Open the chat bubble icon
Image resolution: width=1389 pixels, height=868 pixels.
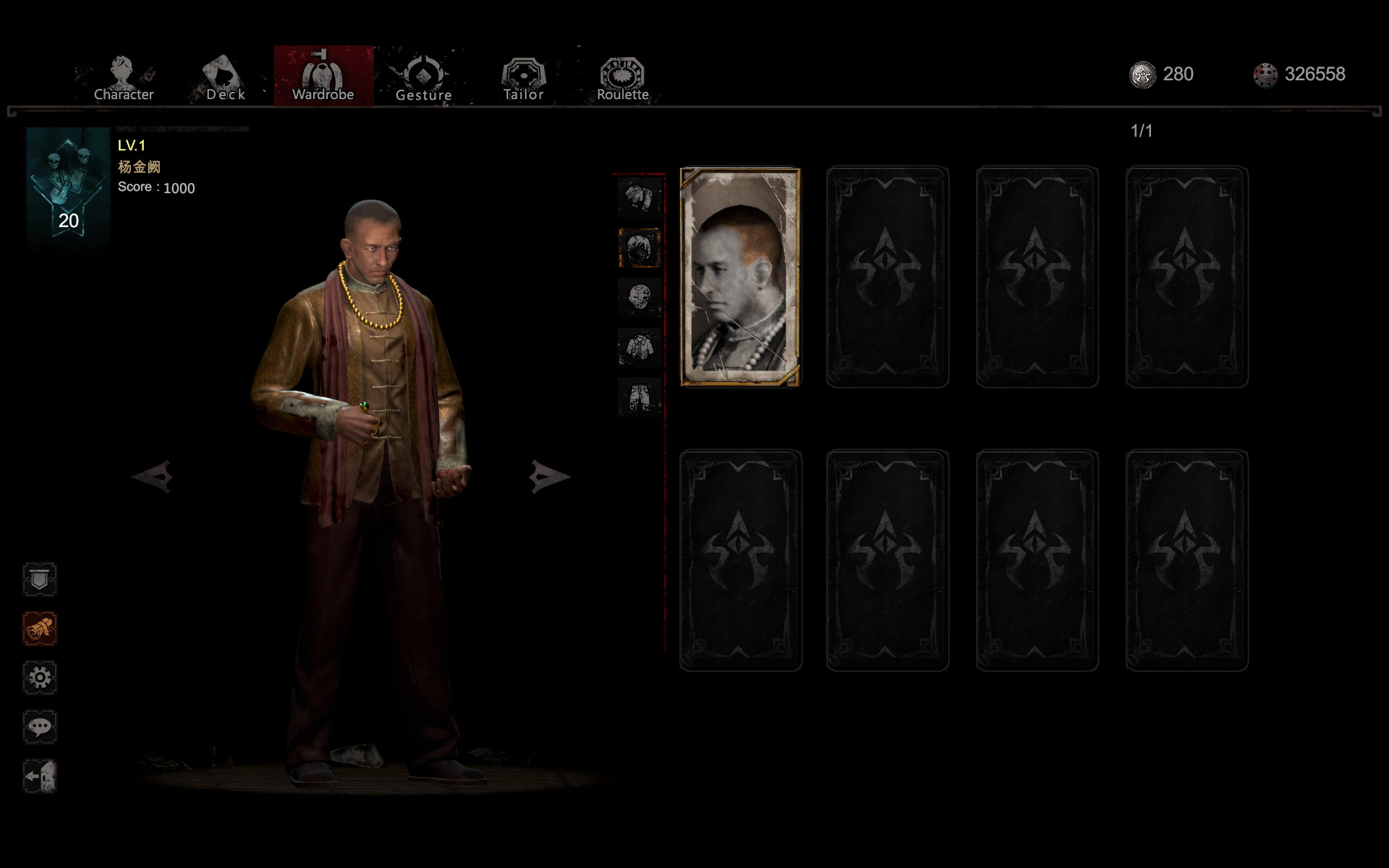(40, 727)
